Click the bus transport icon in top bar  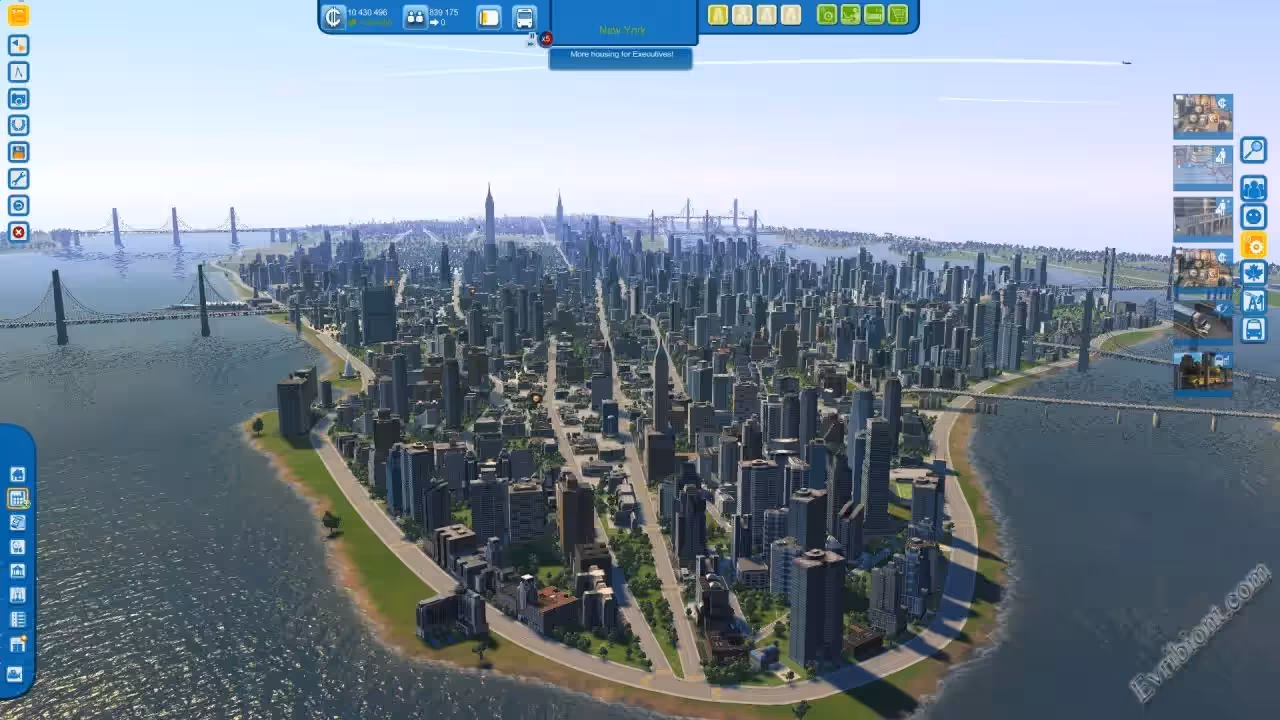point(524,17)
